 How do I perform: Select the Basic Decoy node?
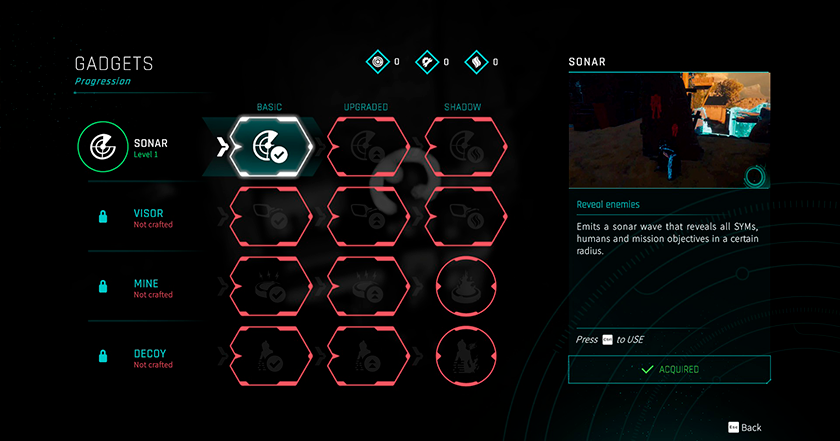[x=270, y=356]
